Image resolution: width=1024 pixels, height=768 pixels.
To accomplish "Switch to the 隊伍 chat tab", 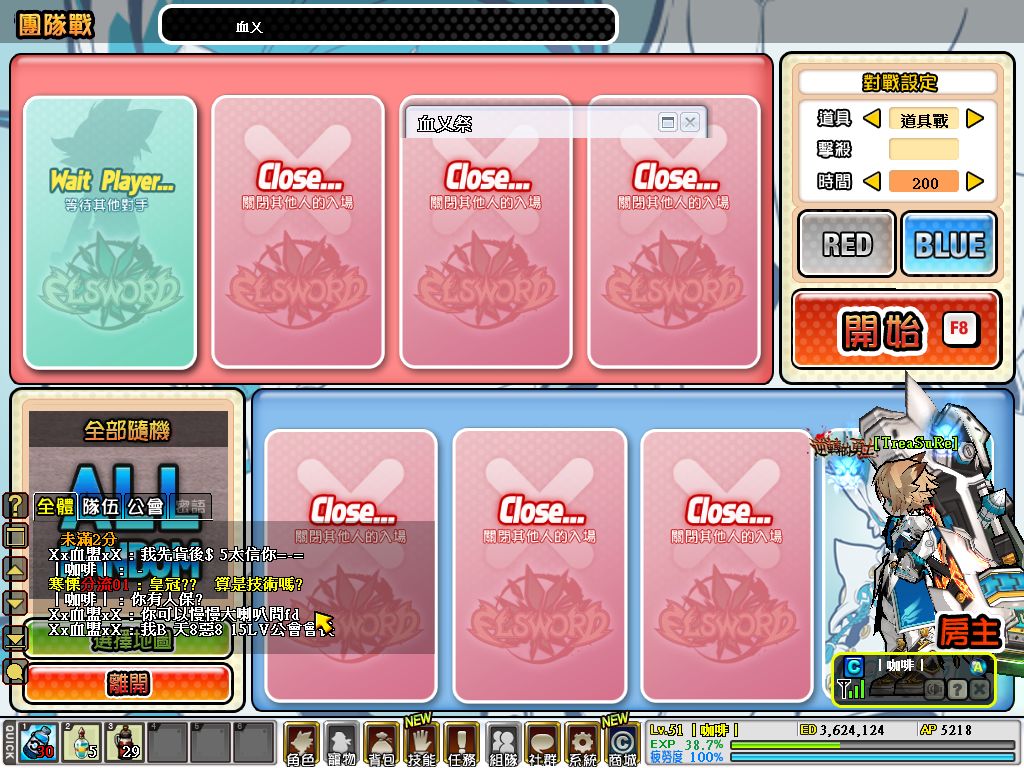I will click(x=101, y=506).
